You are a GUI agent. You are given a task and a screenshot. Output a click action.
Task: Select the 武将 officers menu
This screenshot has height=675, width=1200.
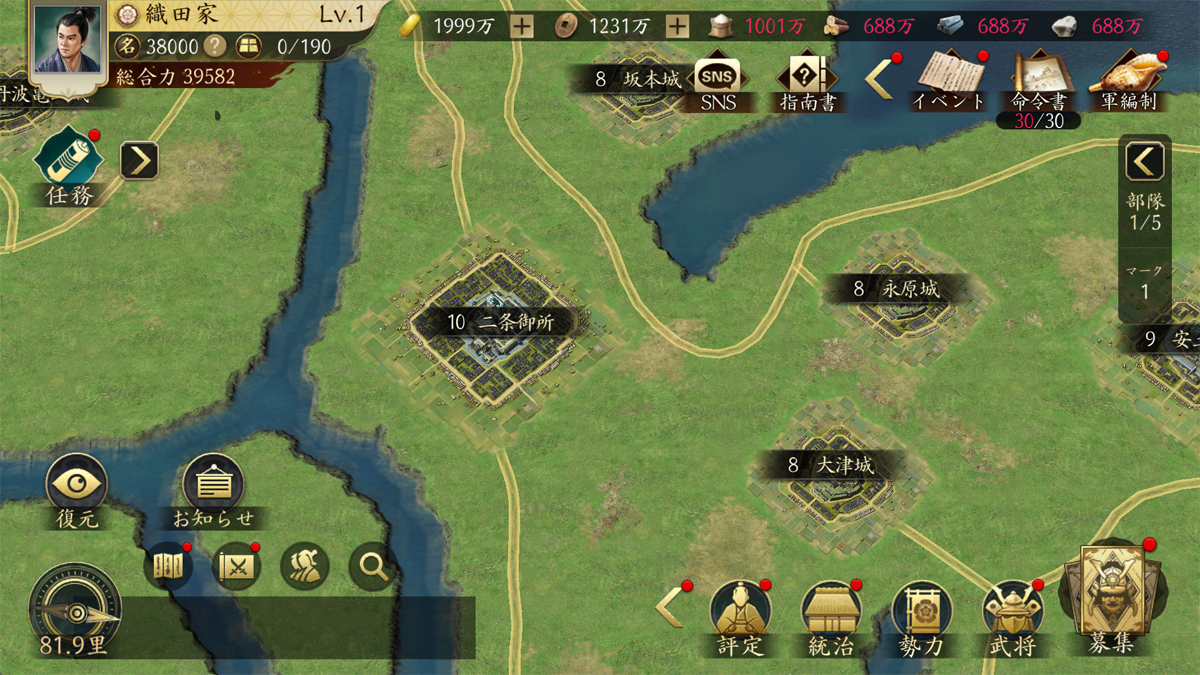(1012, 612)
